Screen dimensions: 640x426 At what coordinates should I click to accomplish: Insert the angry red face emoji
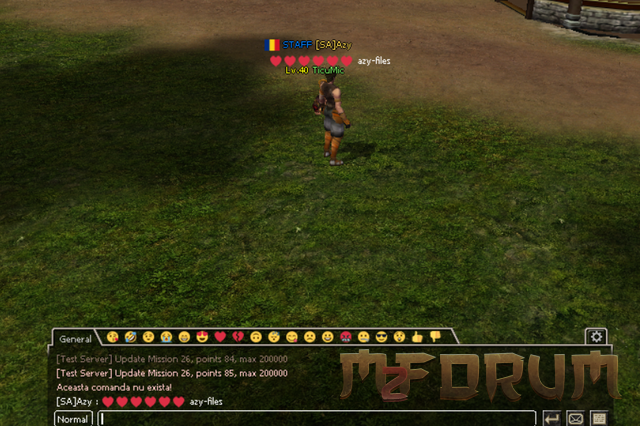[345, 337]
